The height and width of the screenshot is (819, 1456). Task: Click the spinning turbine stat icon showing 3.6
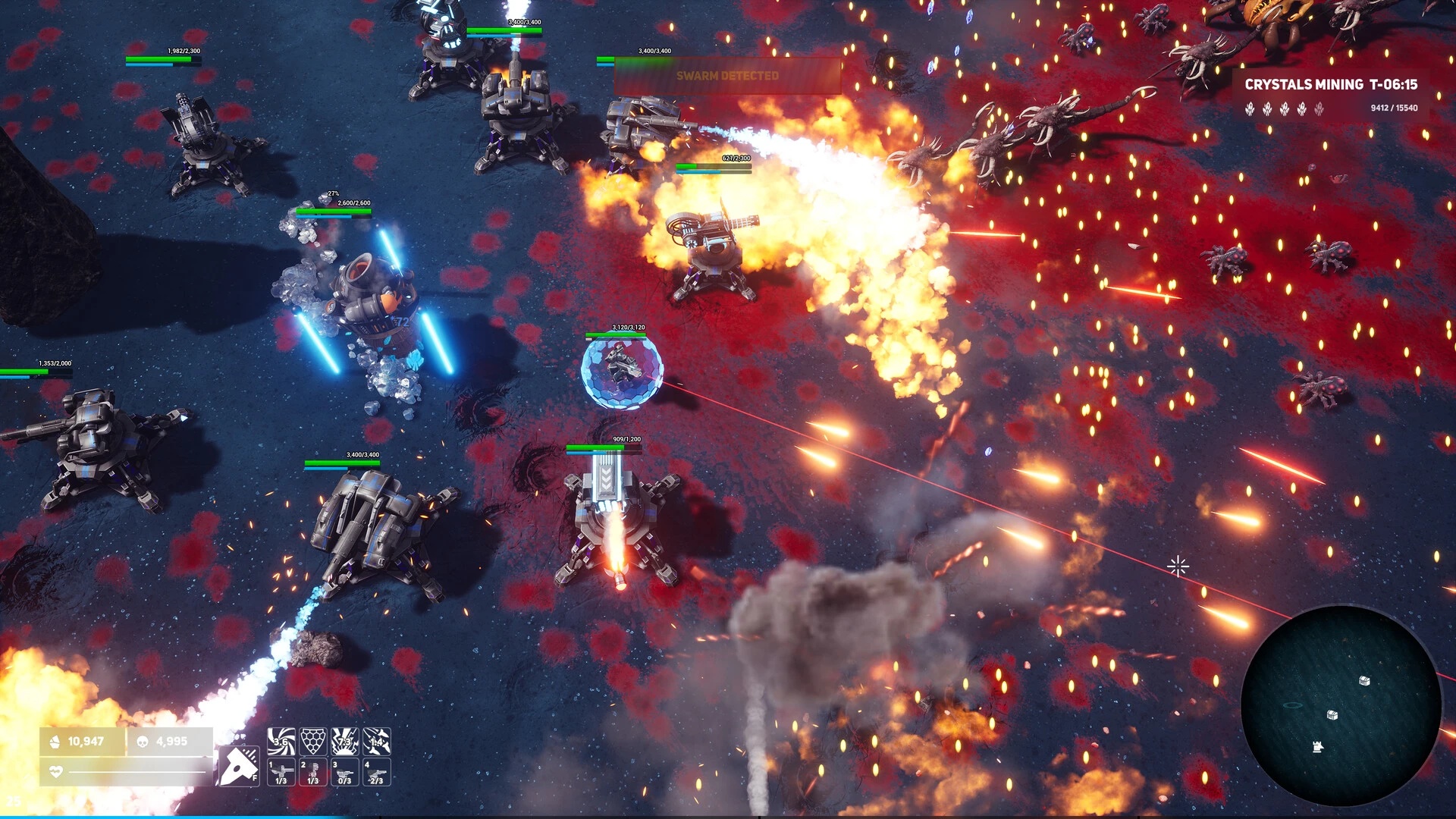coord(281,742)
